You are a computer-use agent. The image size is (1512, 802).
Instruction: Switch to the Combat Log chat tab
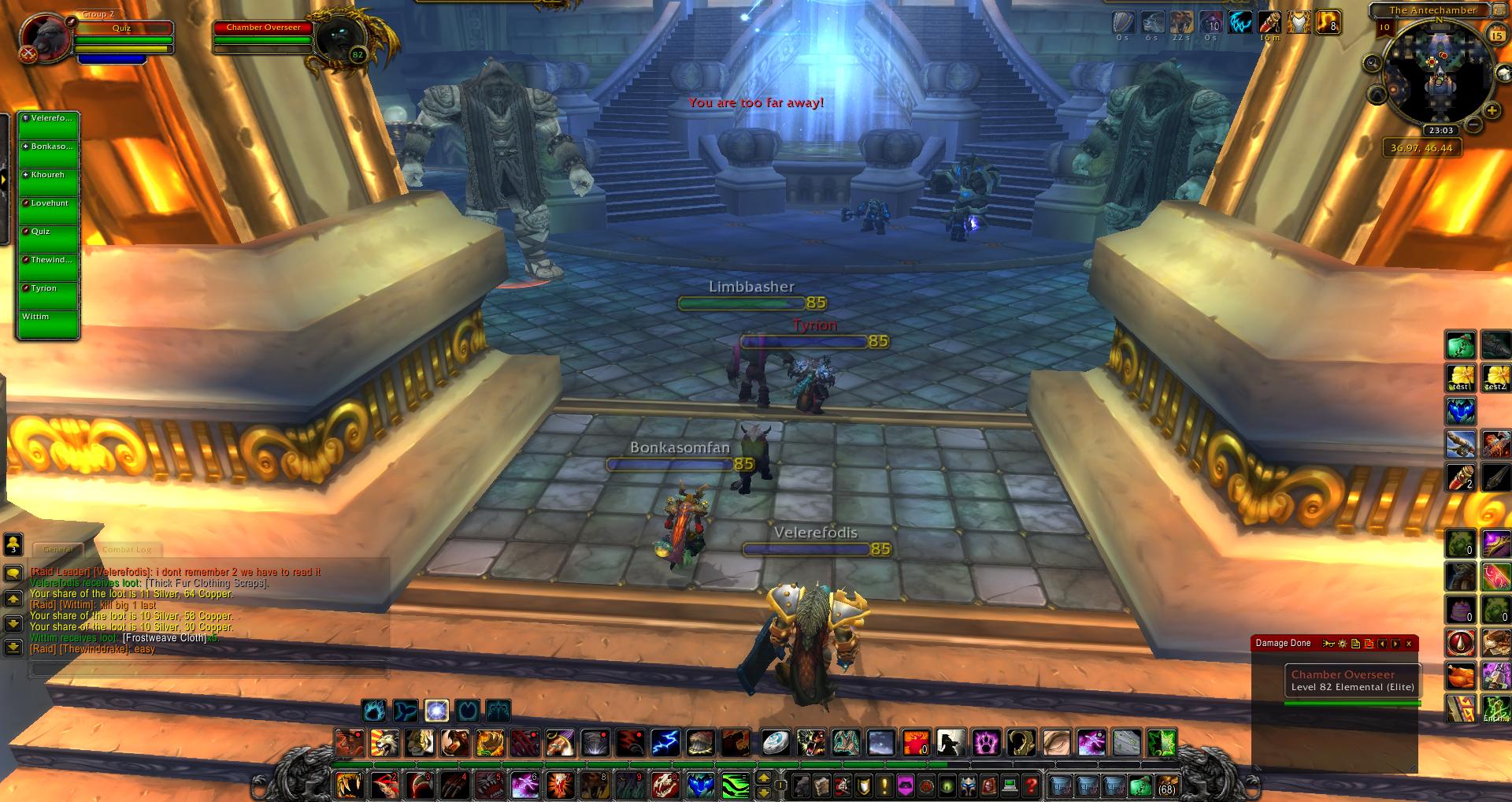pyautogui.click(x=127, y=550)
